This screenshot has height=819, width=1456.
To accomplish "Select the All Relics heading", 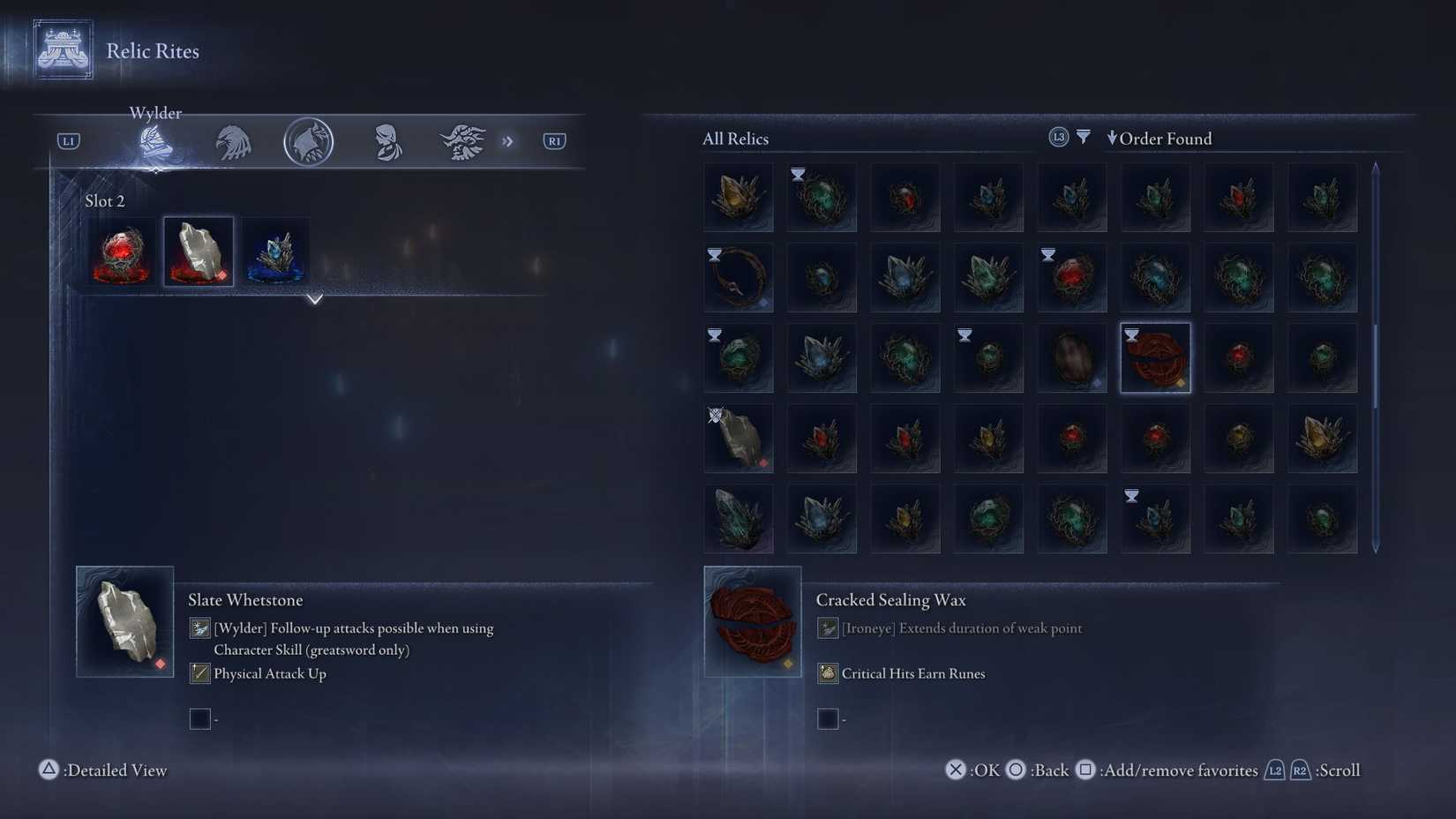I will pos(735,138).
